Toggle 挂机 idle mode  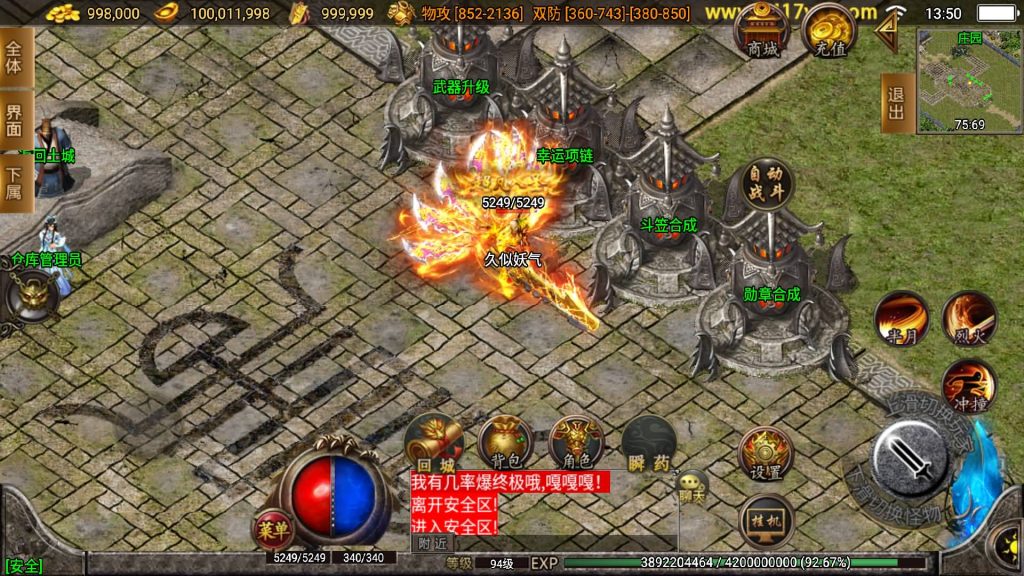[766, 520]
